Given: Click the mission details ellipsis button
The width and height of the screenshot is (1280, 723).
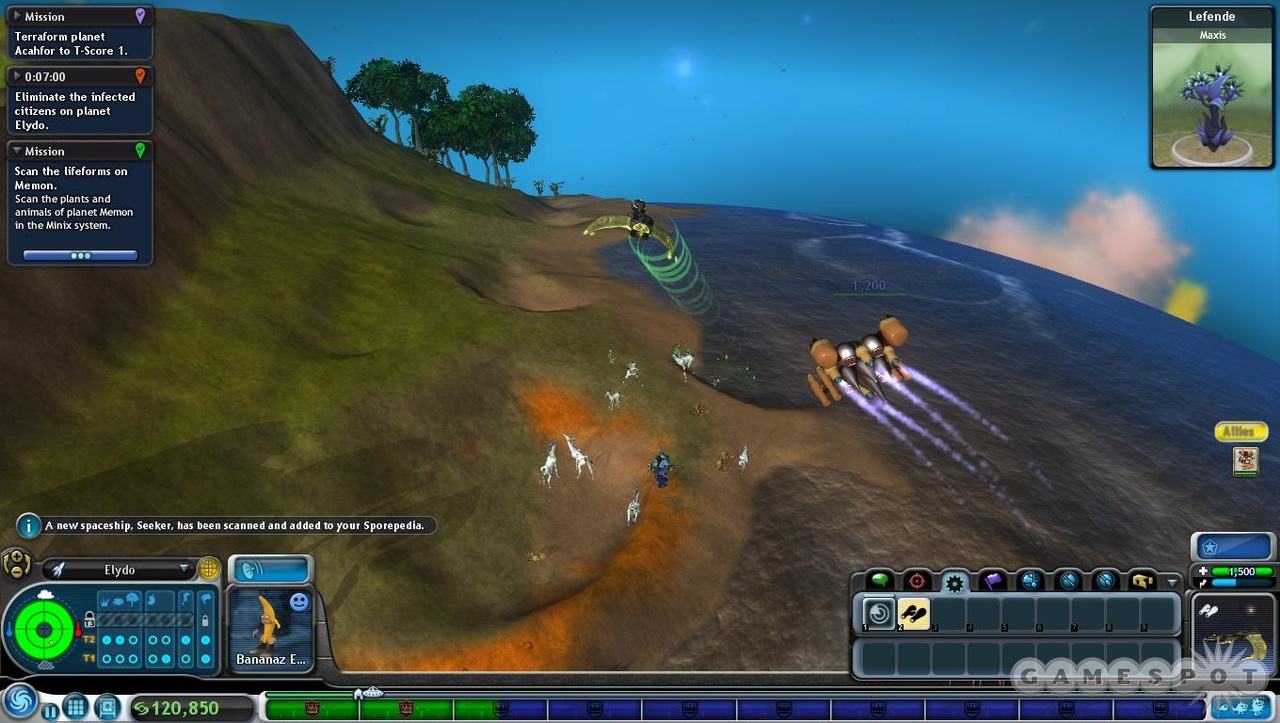Looking at the screenshot, I should point(80,256).
